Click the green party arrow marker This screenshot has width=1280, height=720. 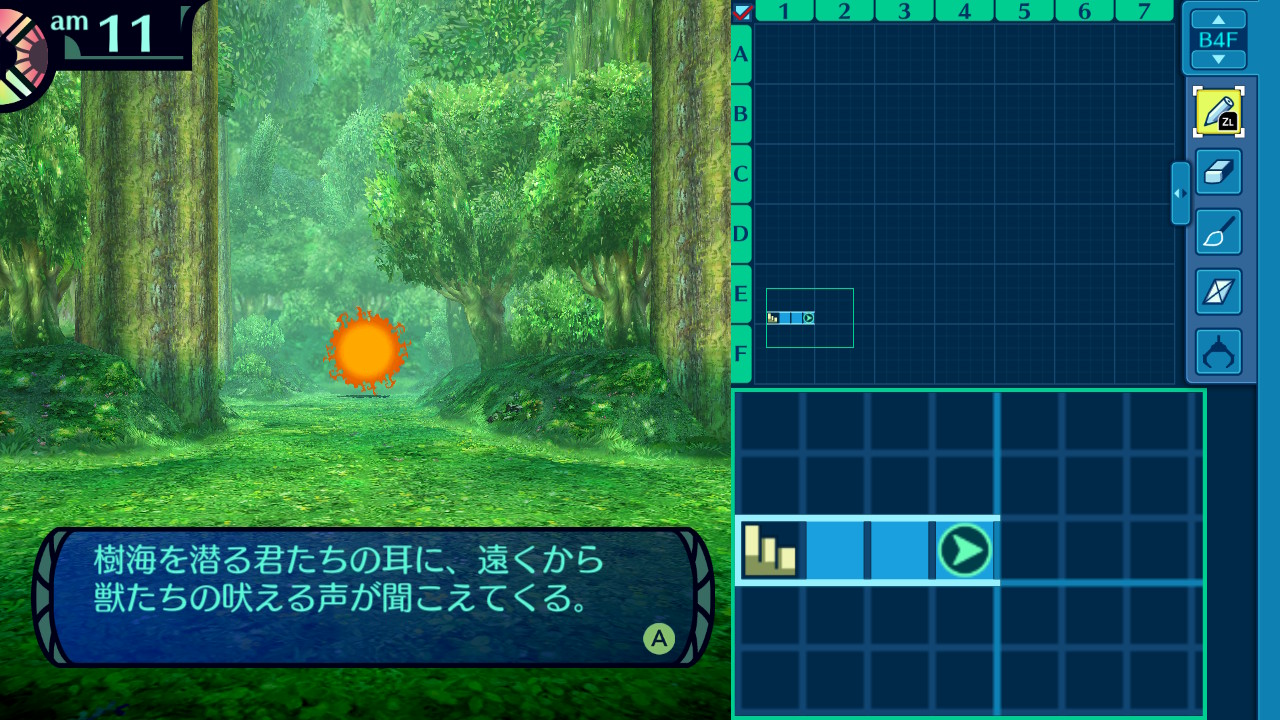(965, 550)
